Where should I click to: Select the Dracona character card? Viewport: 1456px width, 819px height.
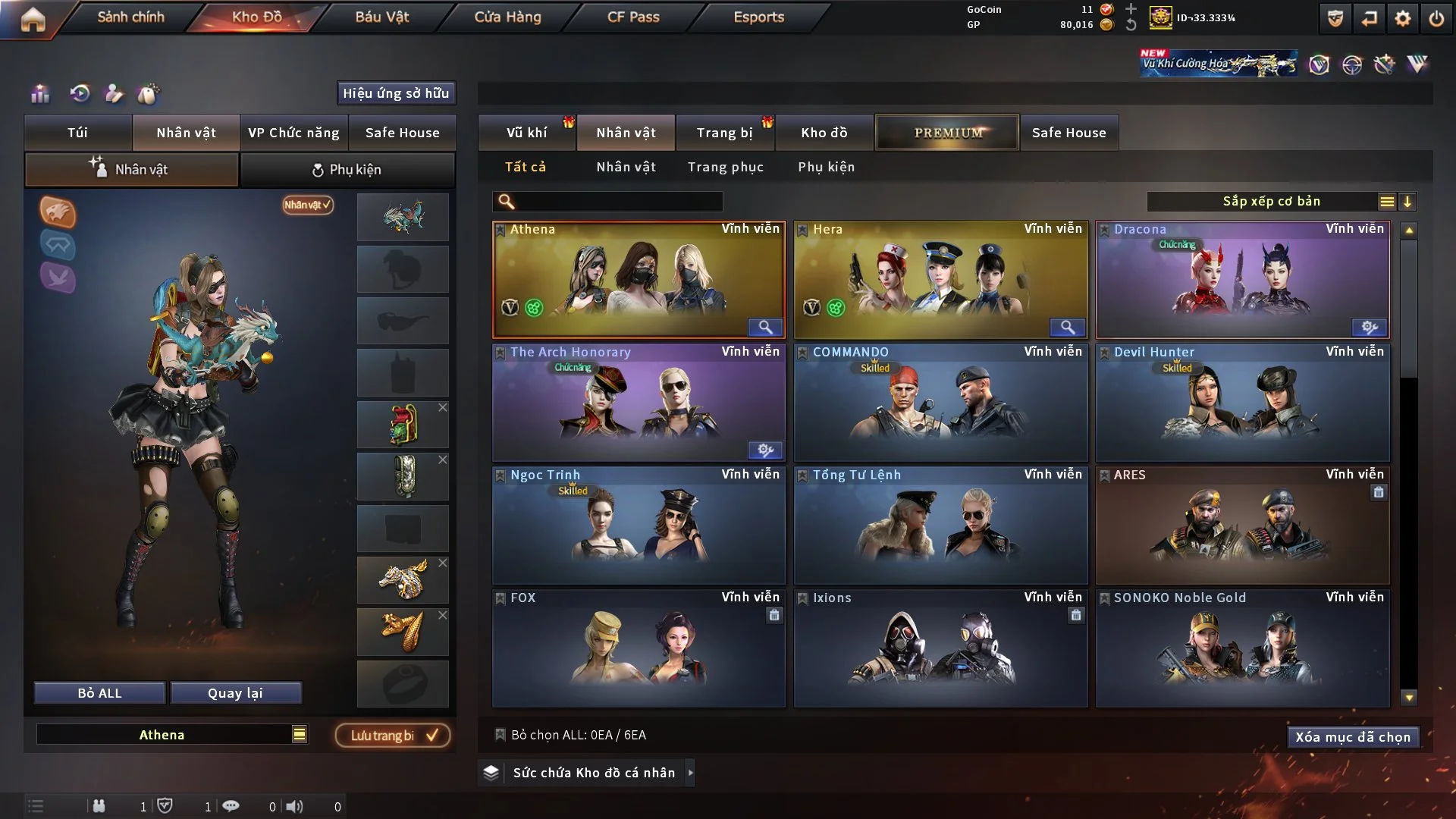(x=1242, y=279)
